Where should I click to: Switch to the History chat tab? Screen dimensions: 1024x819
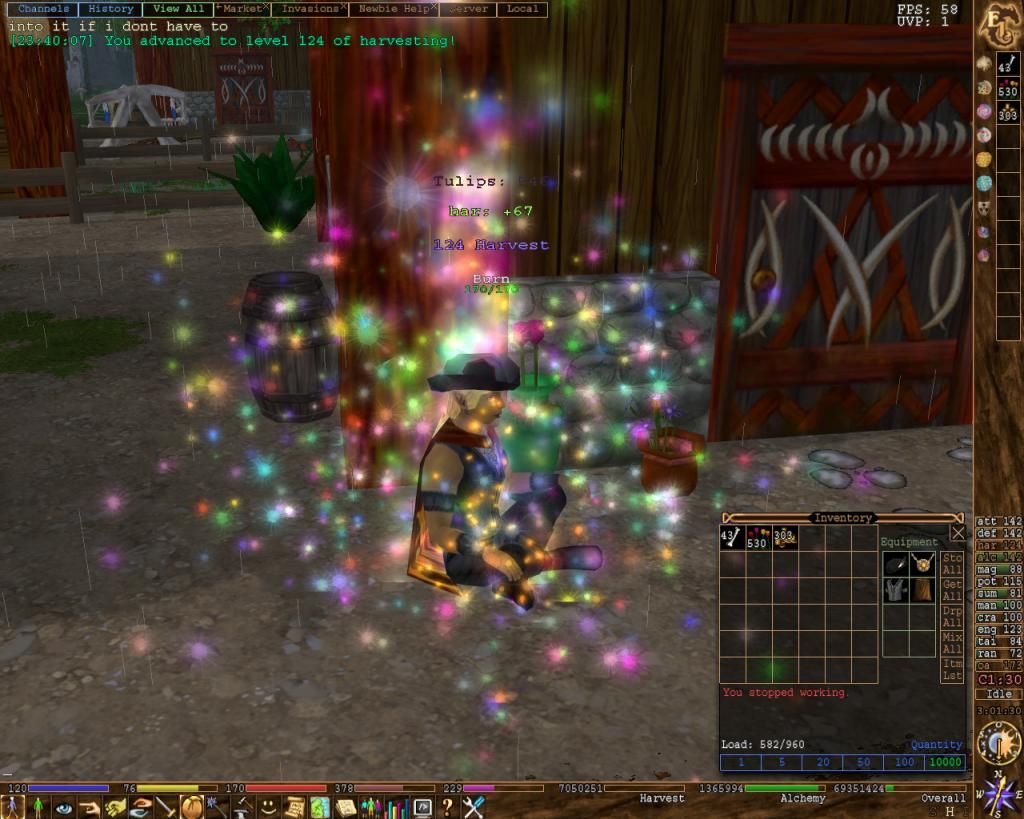tap(111, 9)
